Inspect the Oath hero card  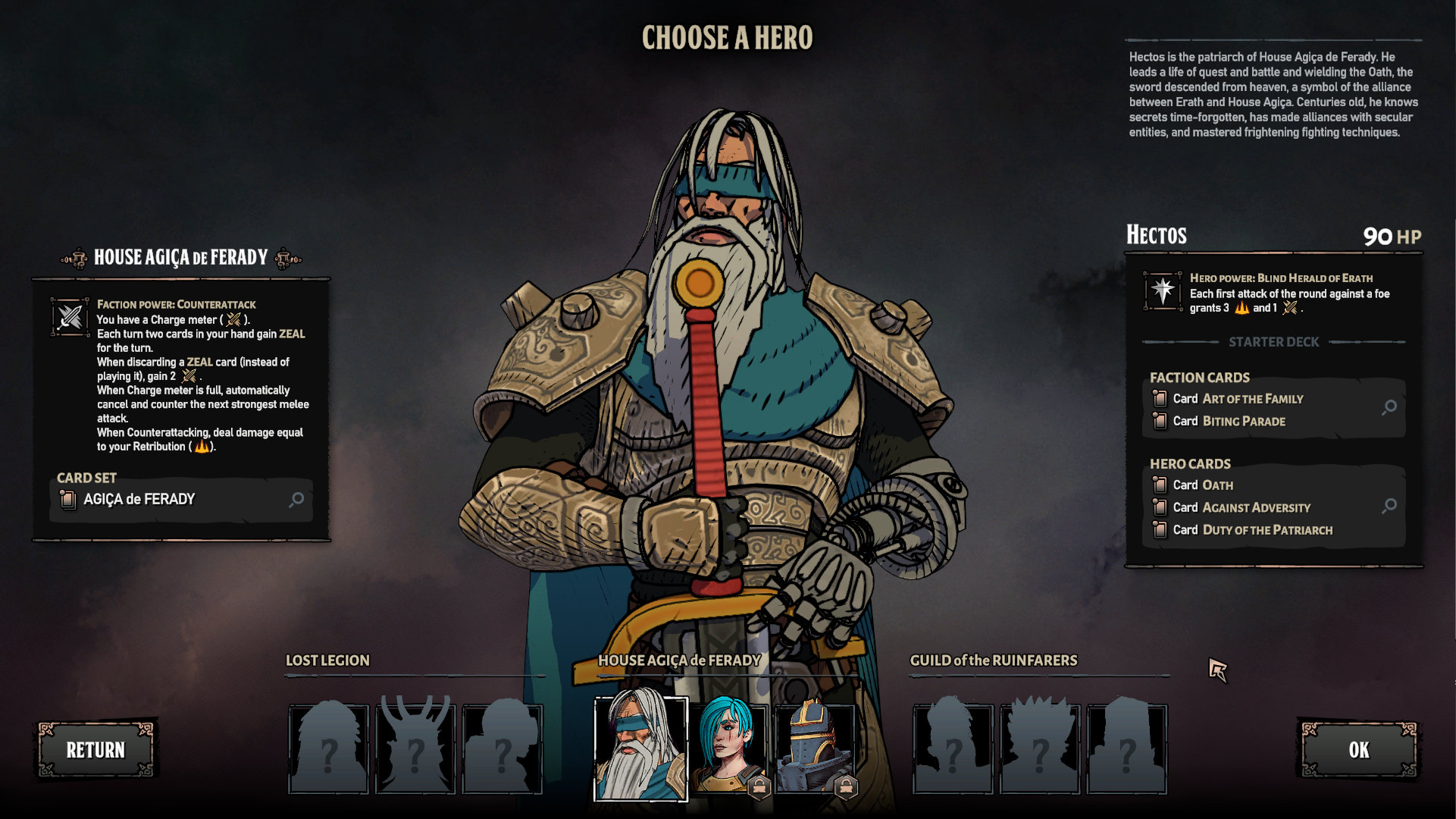point(1203,485)
